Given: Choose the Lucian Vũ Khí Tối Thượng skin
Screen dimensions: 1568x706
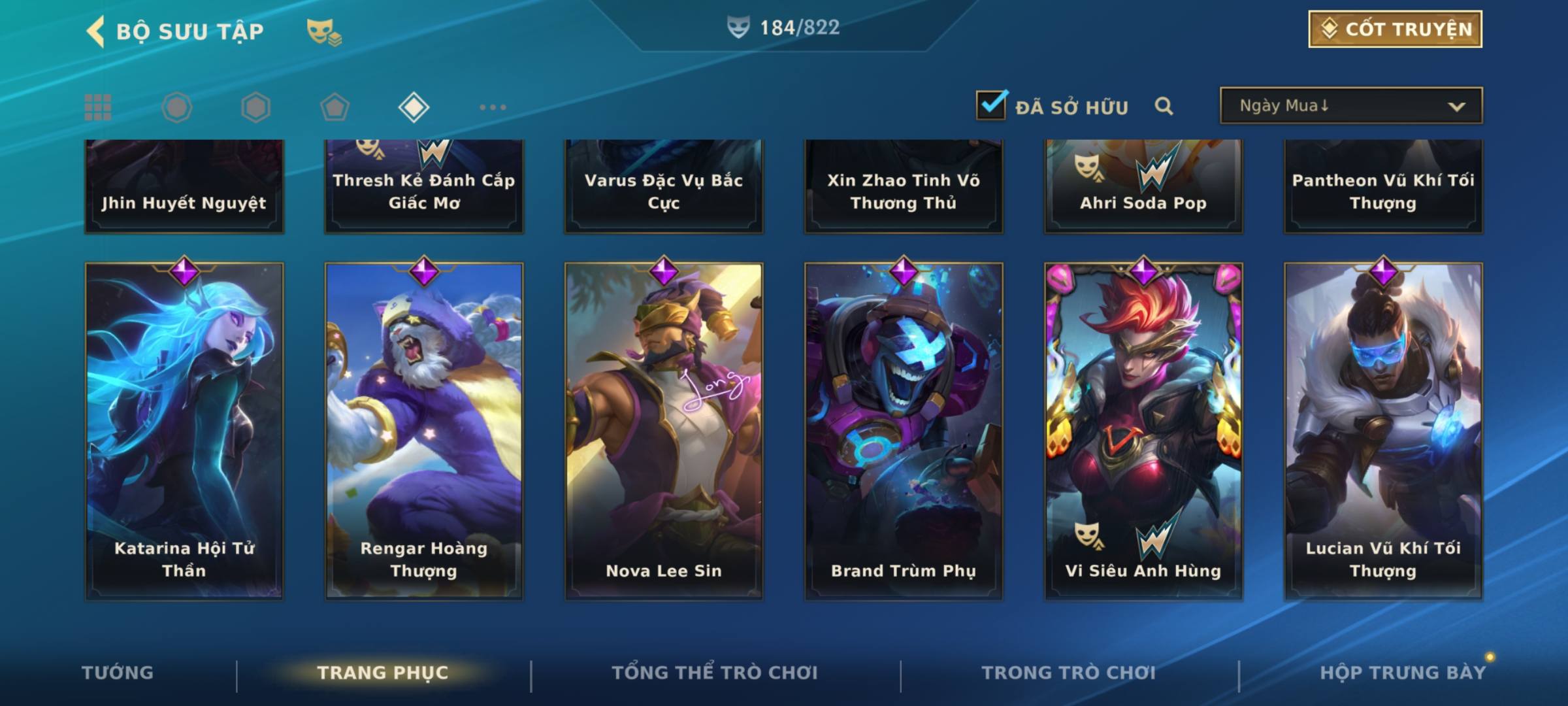Looking at the screenshot, I should pyautogui.click(x=1383, y=431).
